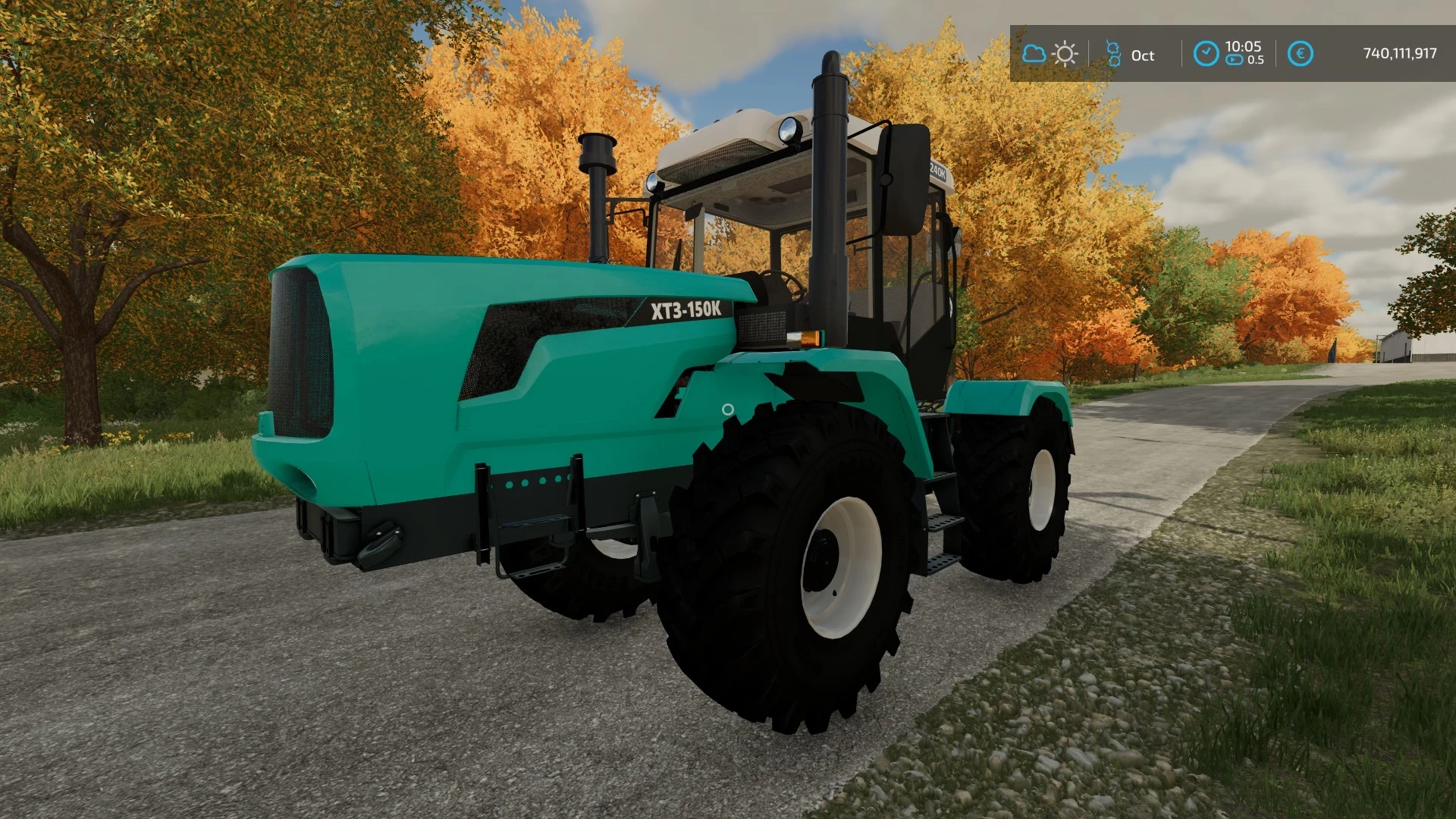Click the autumn leaves season icon
1456x819 pixels.
pyautogui.click(x=1113, y=55)
